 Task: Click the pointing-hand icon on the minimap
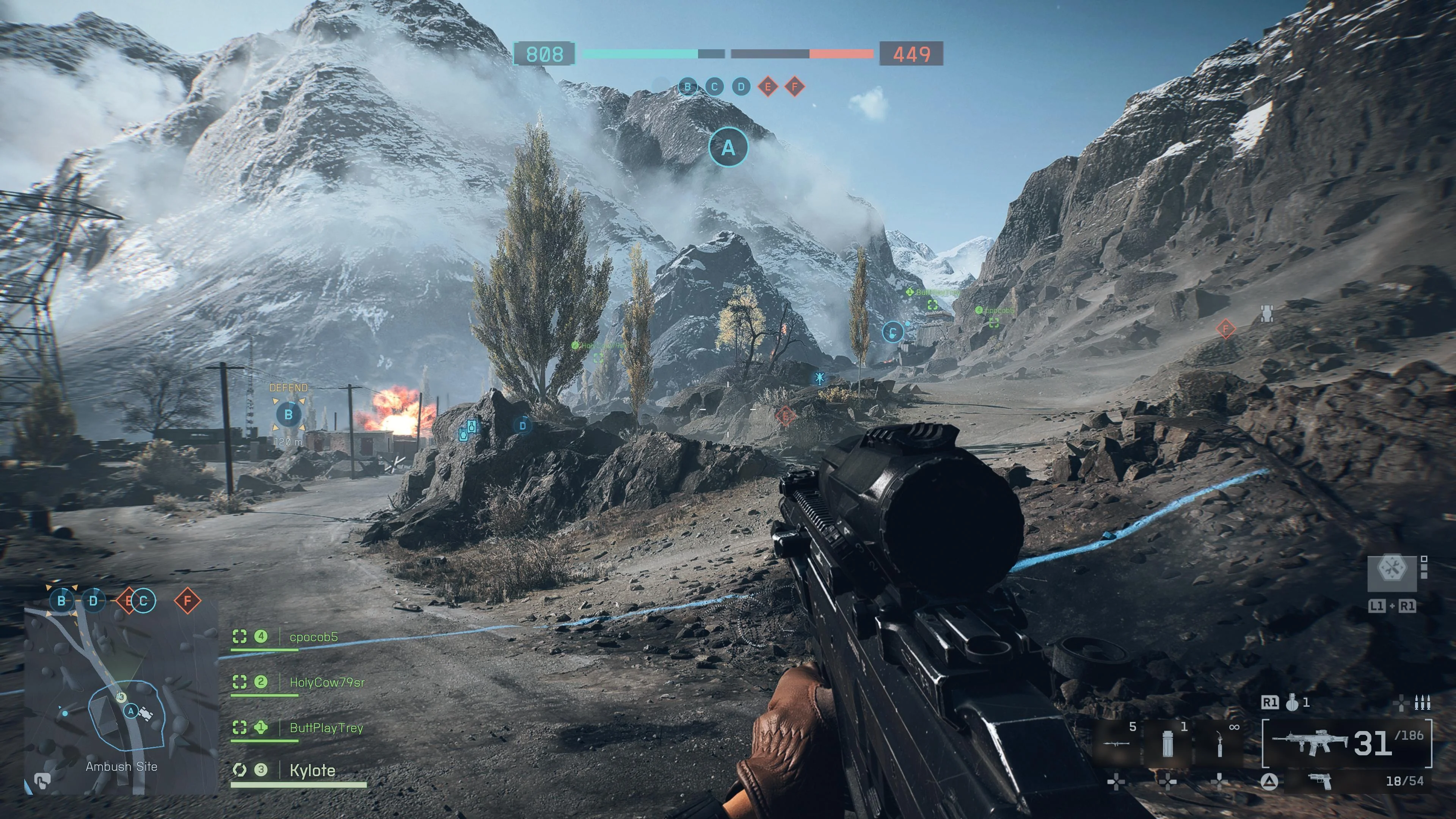41,781
